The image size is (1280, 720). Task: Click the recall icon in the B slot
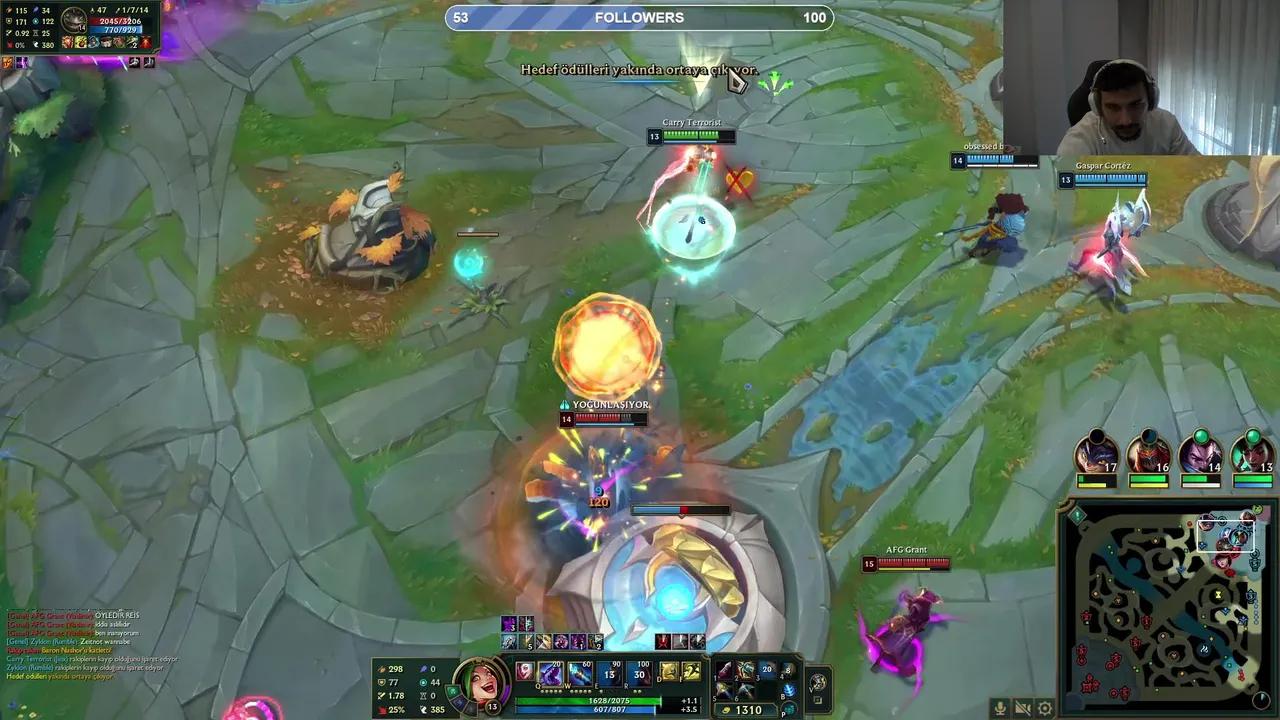coord(791,689)
